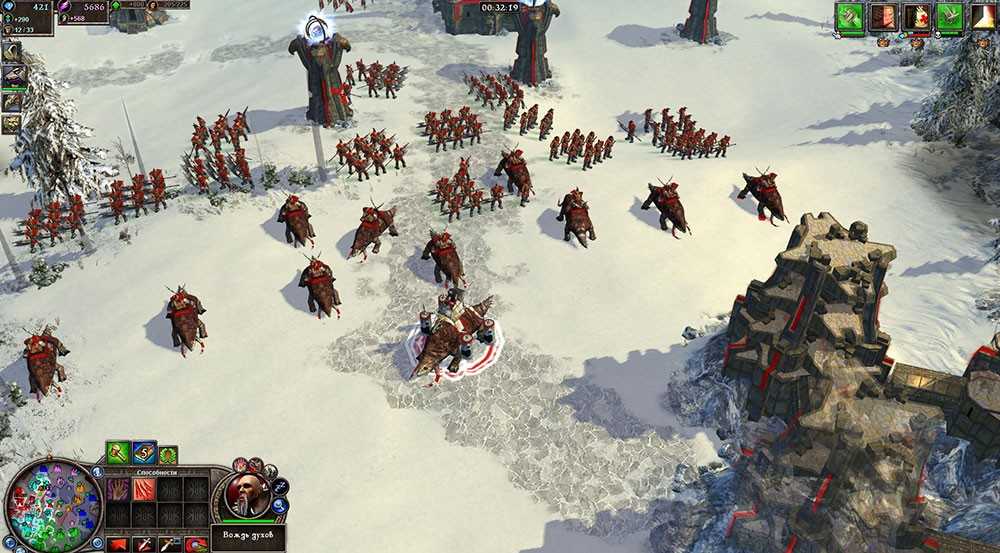Choose the green-barred unit group icon
1000x553 pixels.
click(x=13, y=76)
